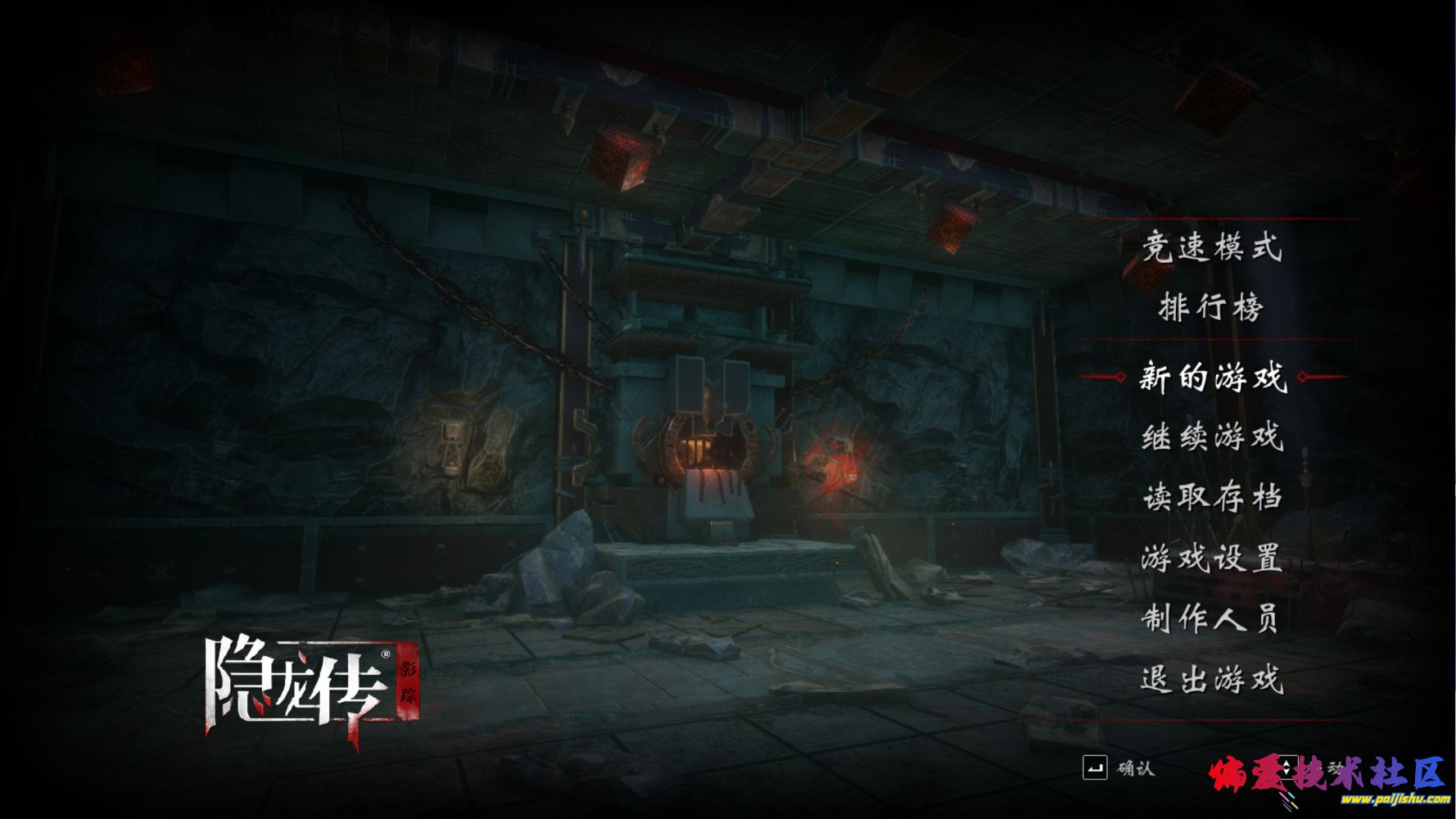Open 读取存档 load save menu

point(1211,497)
